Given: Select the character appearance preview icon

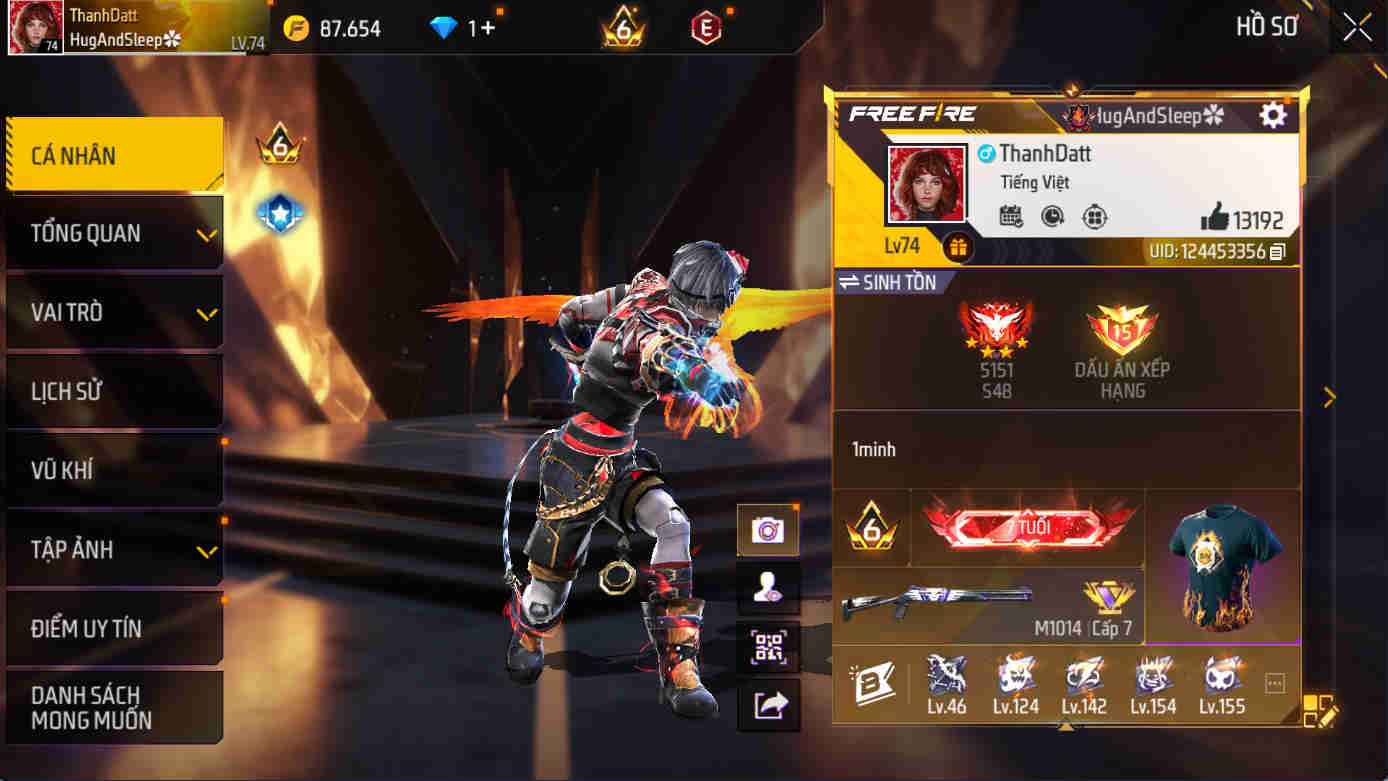Looking at the screenshot, I should pos(770,589).
